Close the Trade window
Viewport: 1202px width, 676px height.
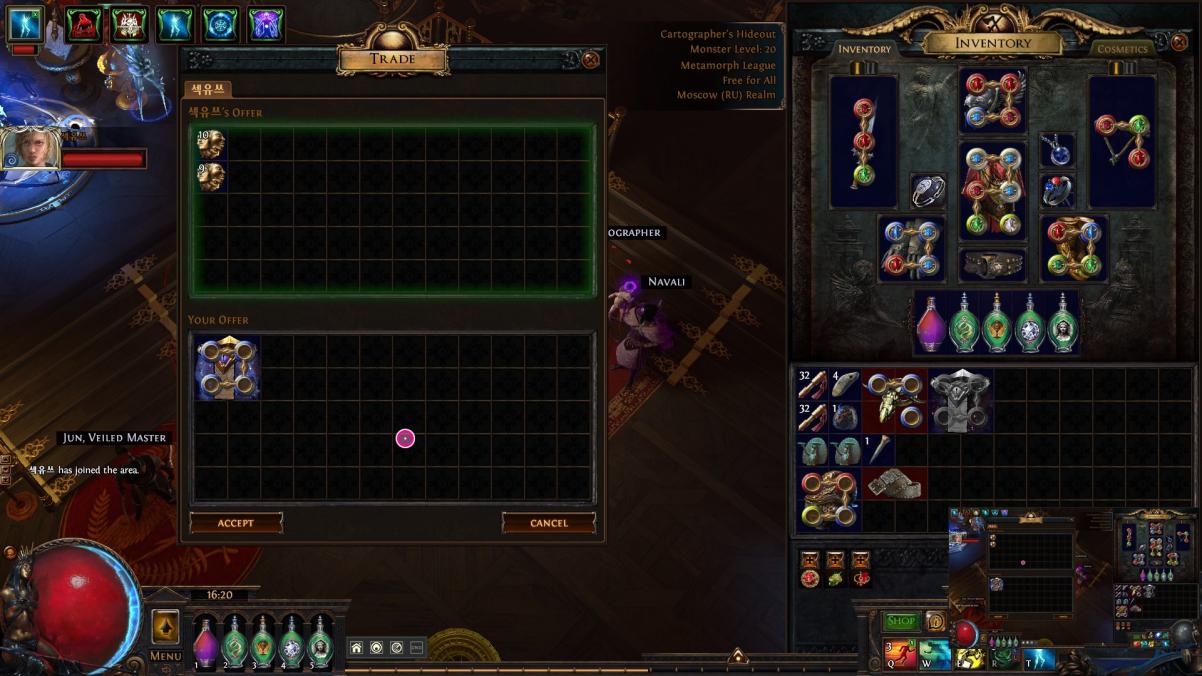tap(591, 60)
